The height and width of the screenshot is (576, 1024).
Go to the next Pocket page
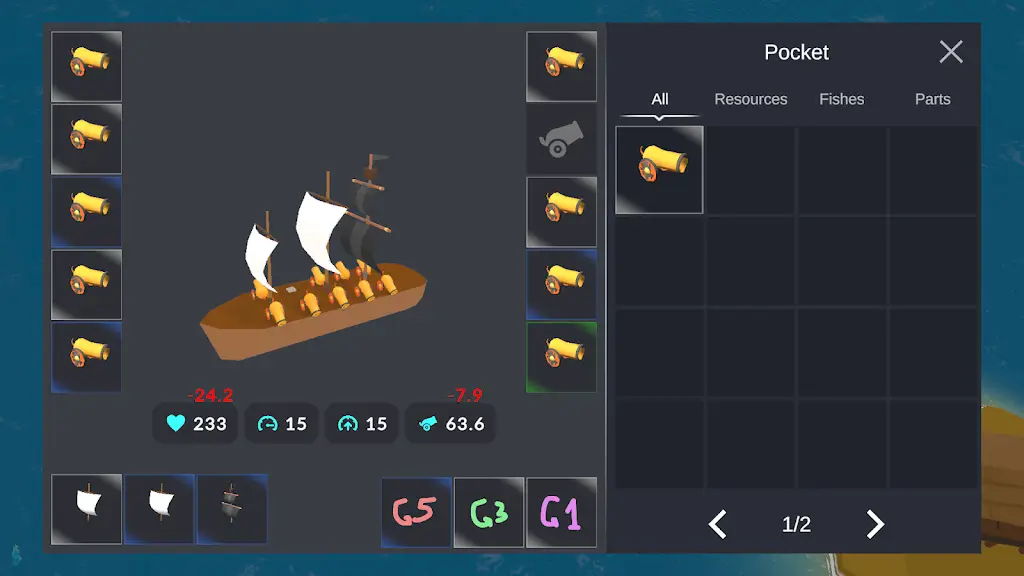pyautogui.click(x=875, y=524)
